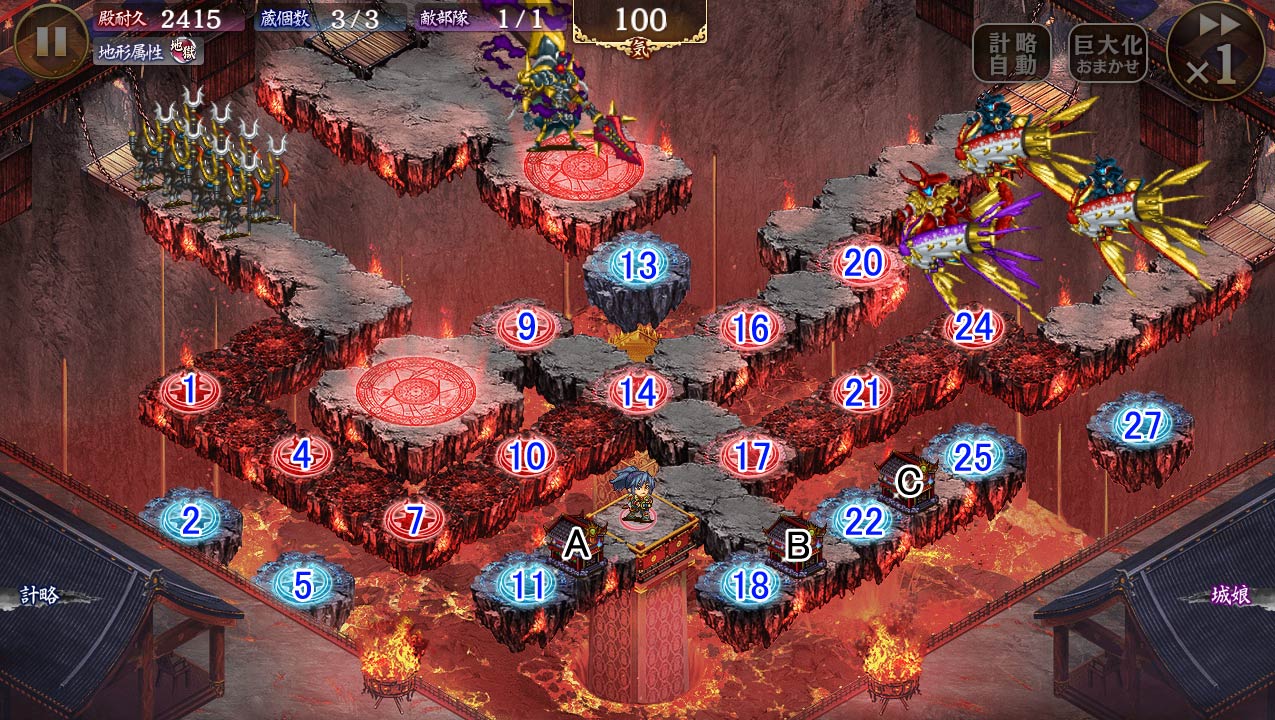Choose red placement tile 7

click(414, 519)
